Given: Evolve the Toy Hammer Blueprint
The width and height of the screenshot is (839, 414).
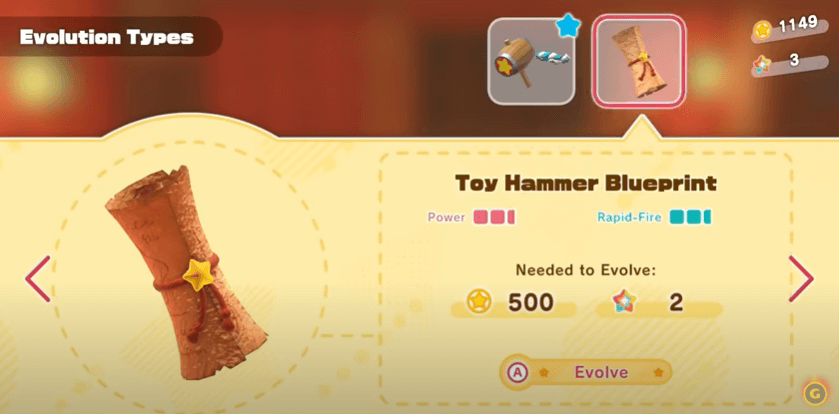Looking at the screenshot, I should click(x=586, y=373).
